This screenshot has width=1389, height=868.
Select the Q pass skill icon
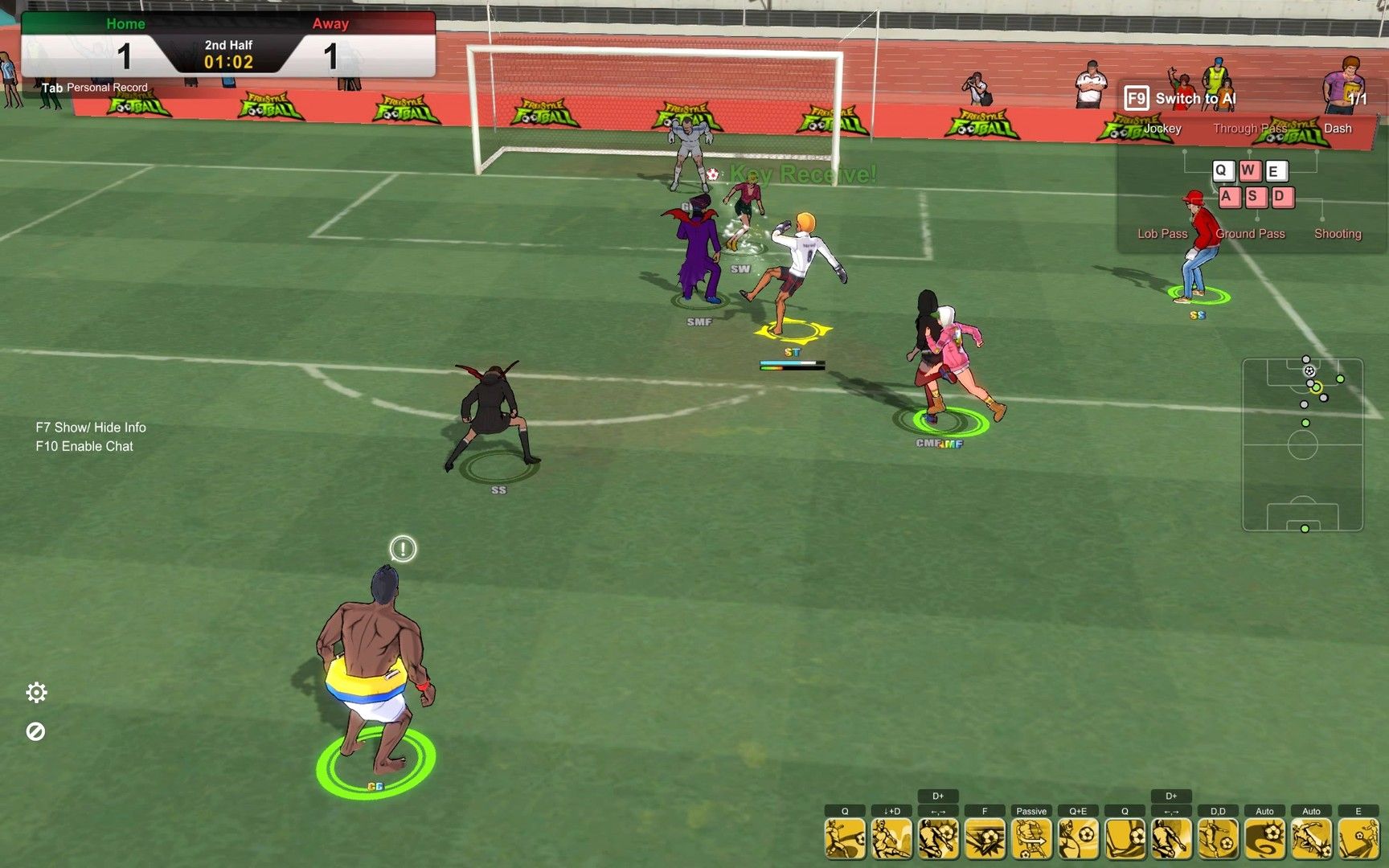(x=846, y=838)
